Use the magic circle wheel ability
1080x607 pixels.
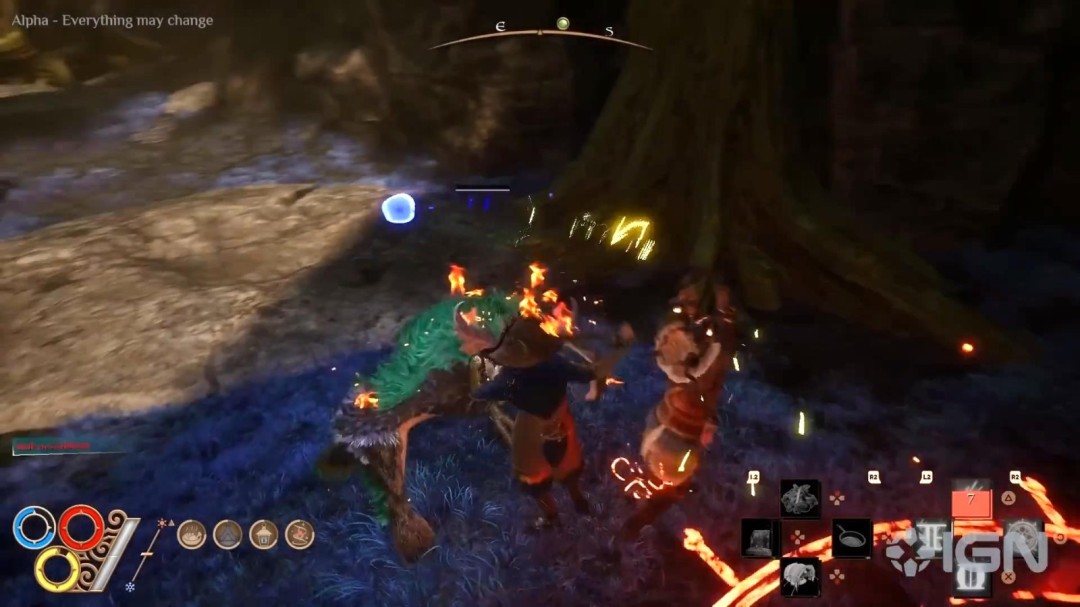(x=1023, y=539)
